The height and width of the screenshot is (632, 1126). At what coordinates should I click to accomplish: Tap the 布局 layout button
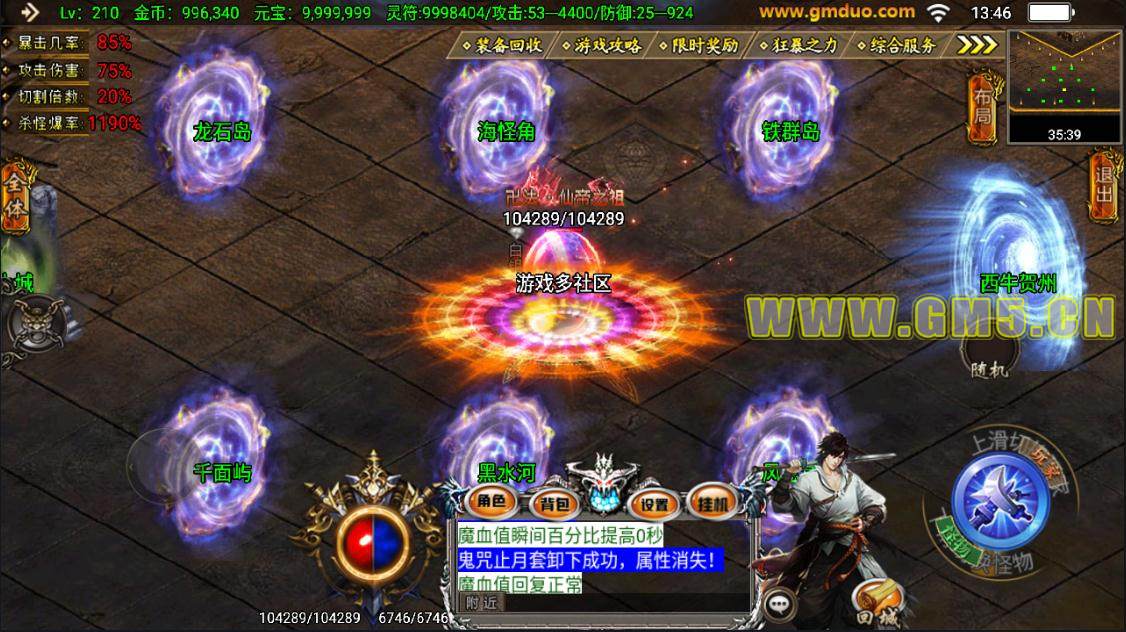(984, 108)
